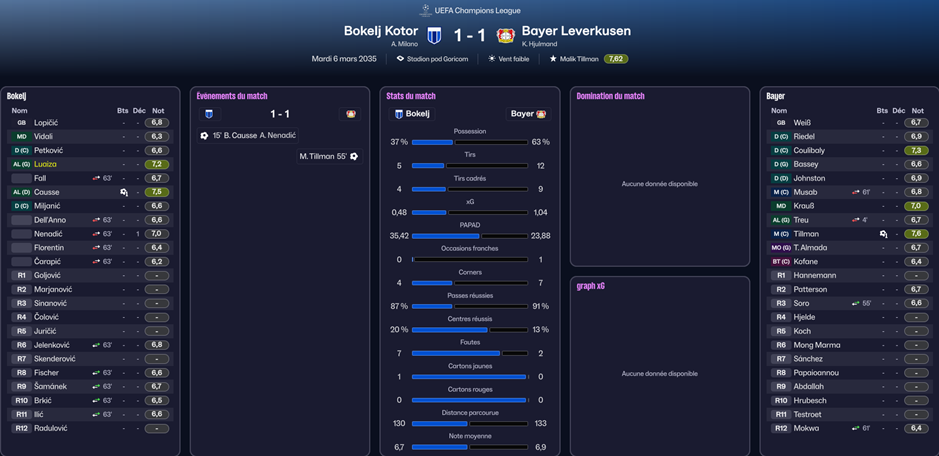Screen dimensions: 939x456
Task: Select Tillman in the Bayer lineup
Action: tap(806, 234)
